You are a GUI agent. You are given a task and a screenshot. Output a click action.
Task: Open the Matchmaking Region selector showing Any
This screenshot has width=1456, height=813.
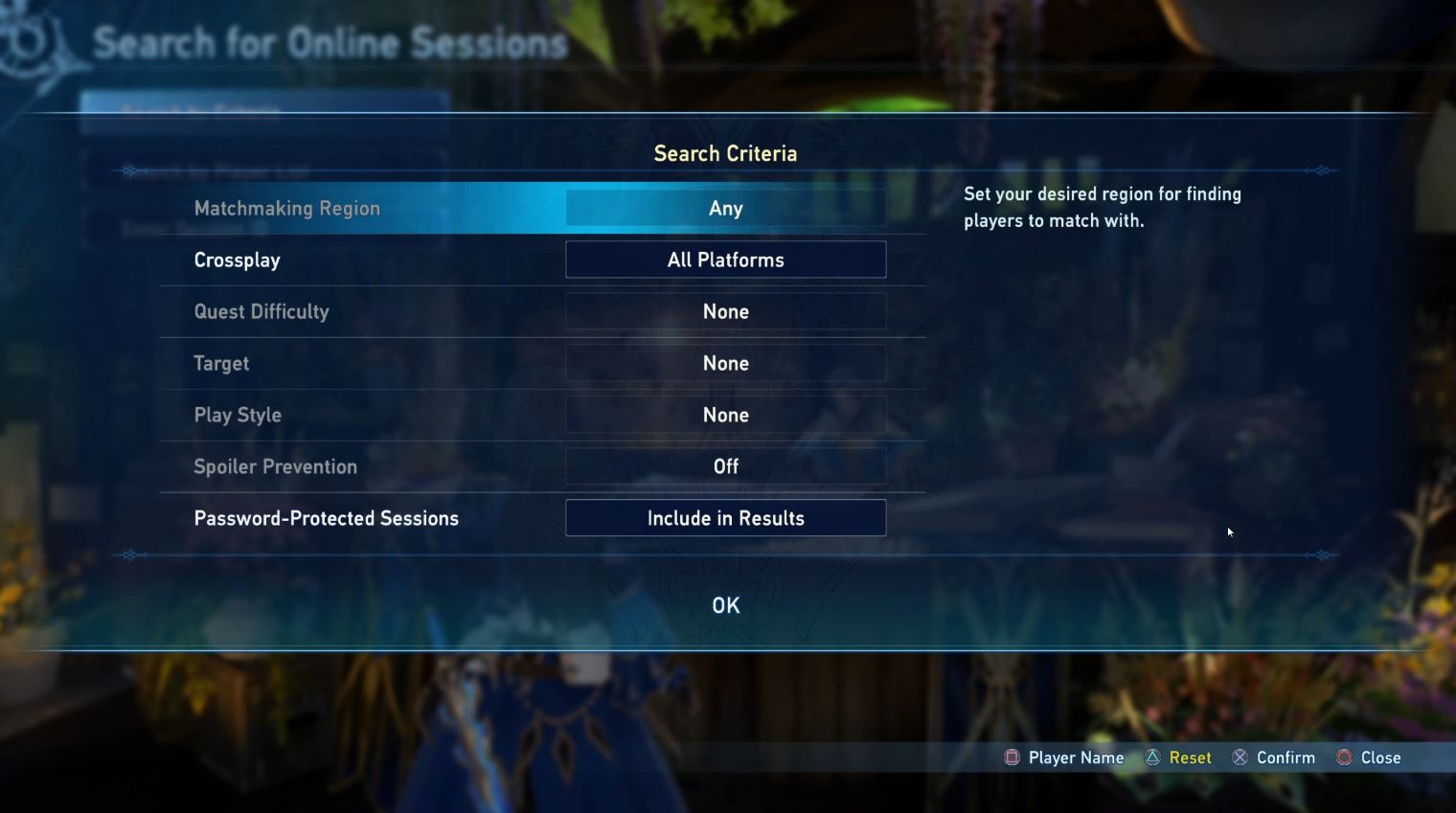point(725,208)
